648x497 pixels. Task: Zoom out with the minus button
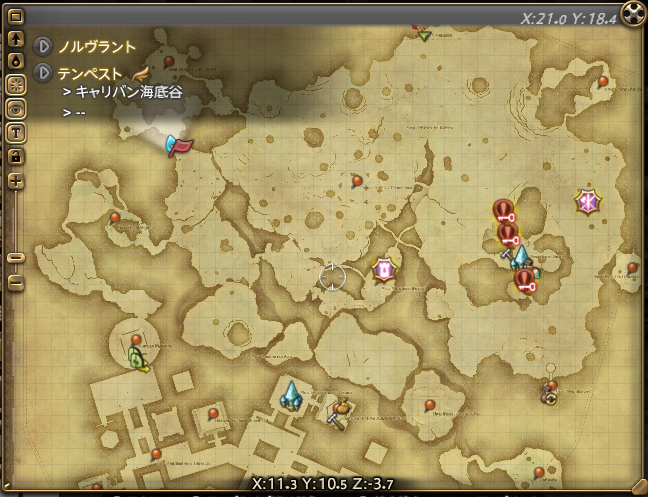tap(16, 282)
